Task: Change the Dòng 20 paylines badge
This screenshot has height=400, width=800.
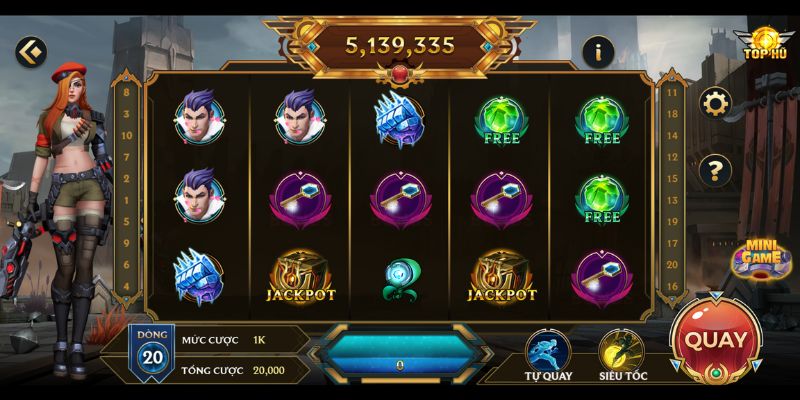Action: [x=152, y=350]
